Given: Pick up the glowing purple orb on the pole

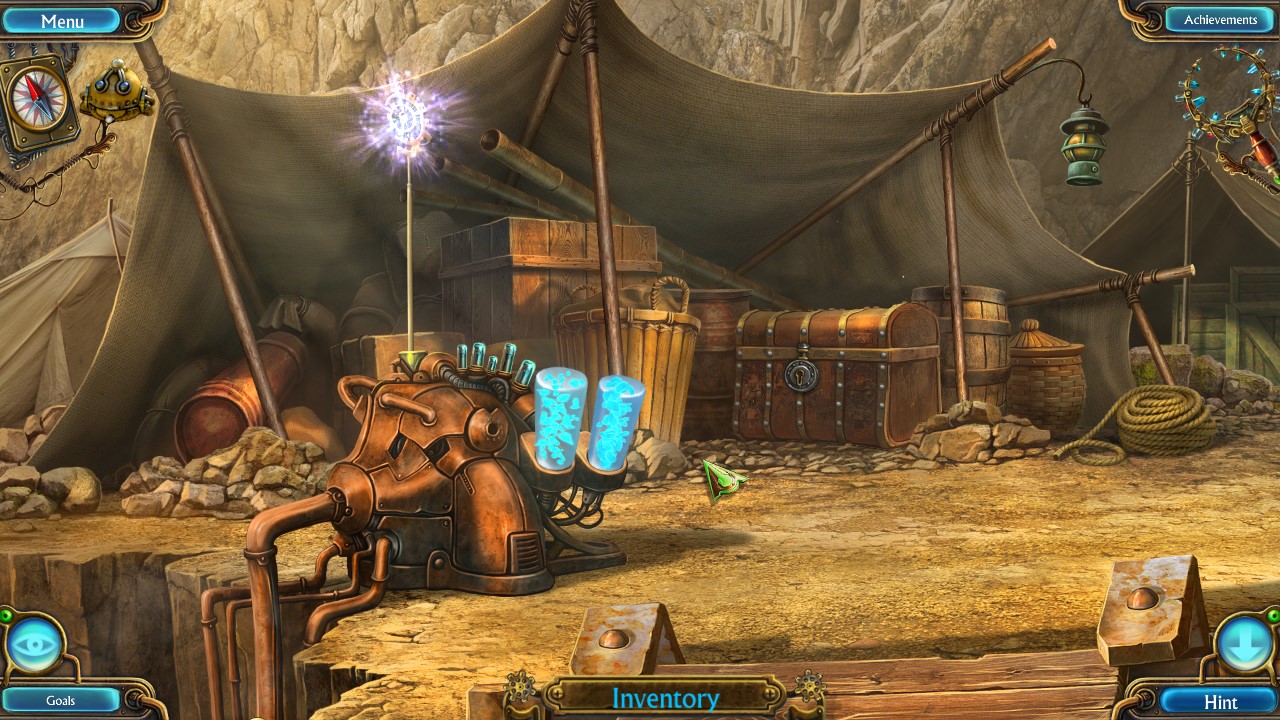Looking at the screenshot, I should (409, 117).
